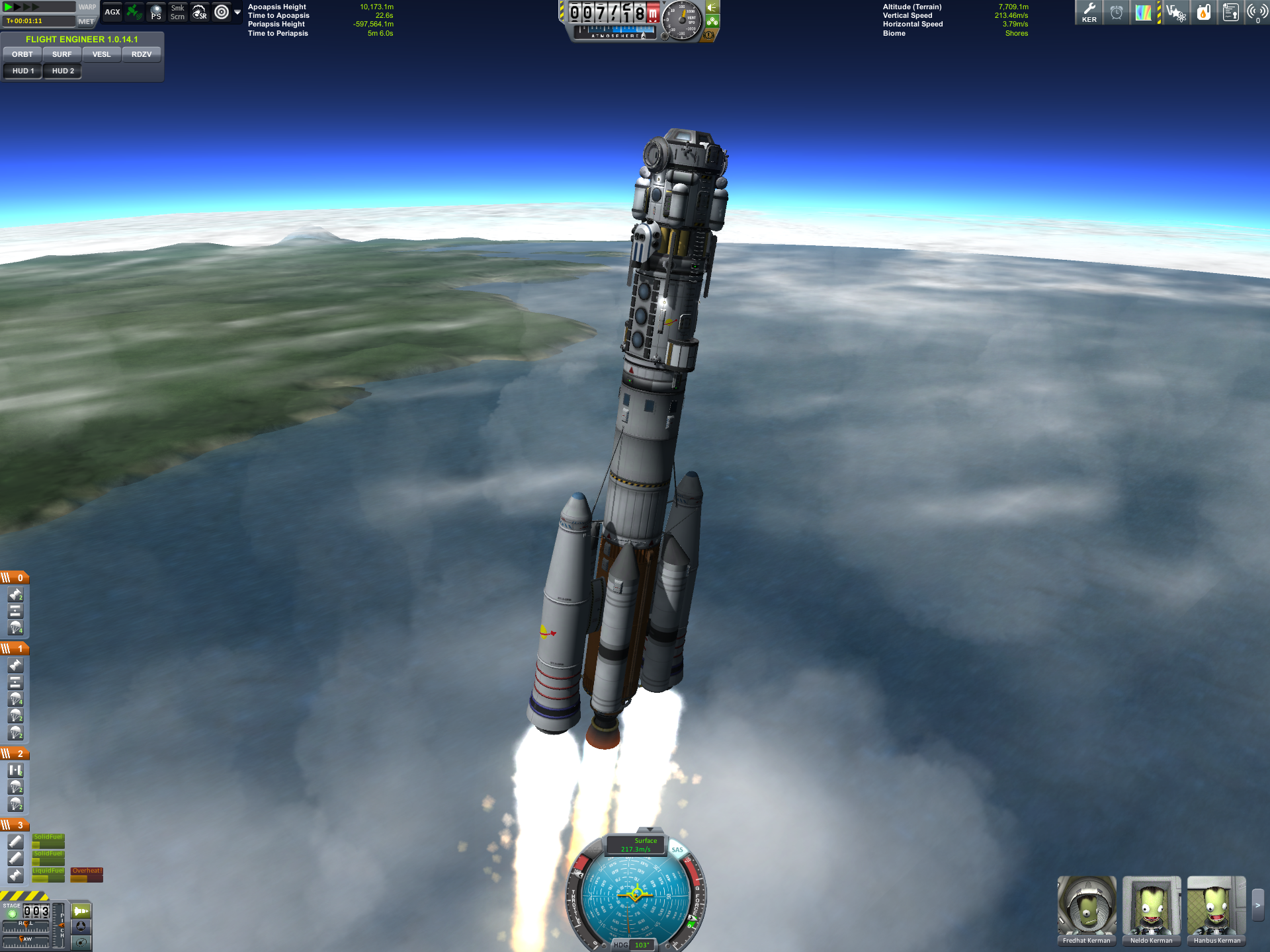Open the RDZV rendezvous section
This screenshot has width=1270, height=952.
pos(142,54)
